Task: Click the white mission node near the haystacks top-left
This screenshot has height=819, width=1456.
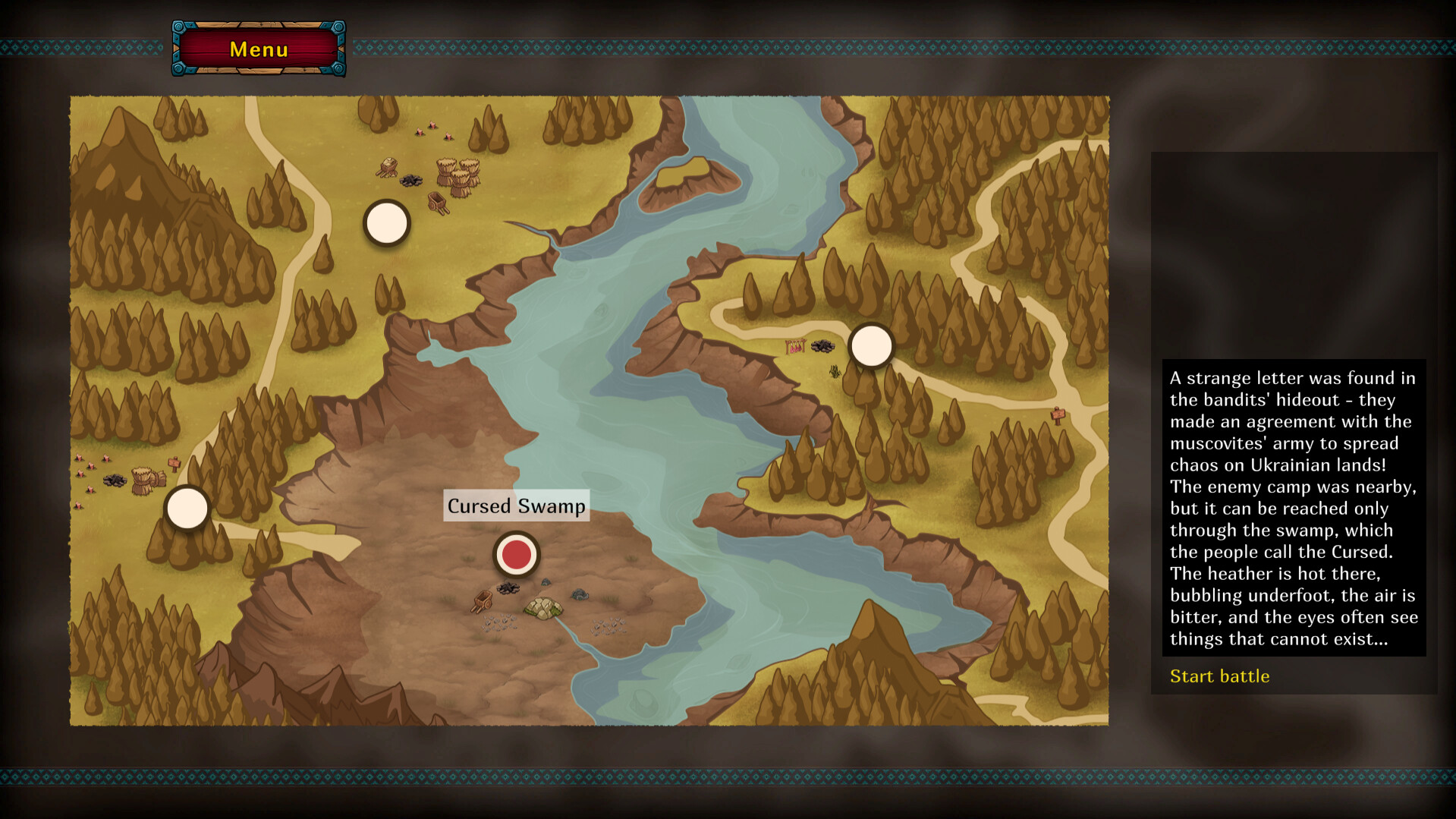Action: pyautogui.click(x=387, y=224)
